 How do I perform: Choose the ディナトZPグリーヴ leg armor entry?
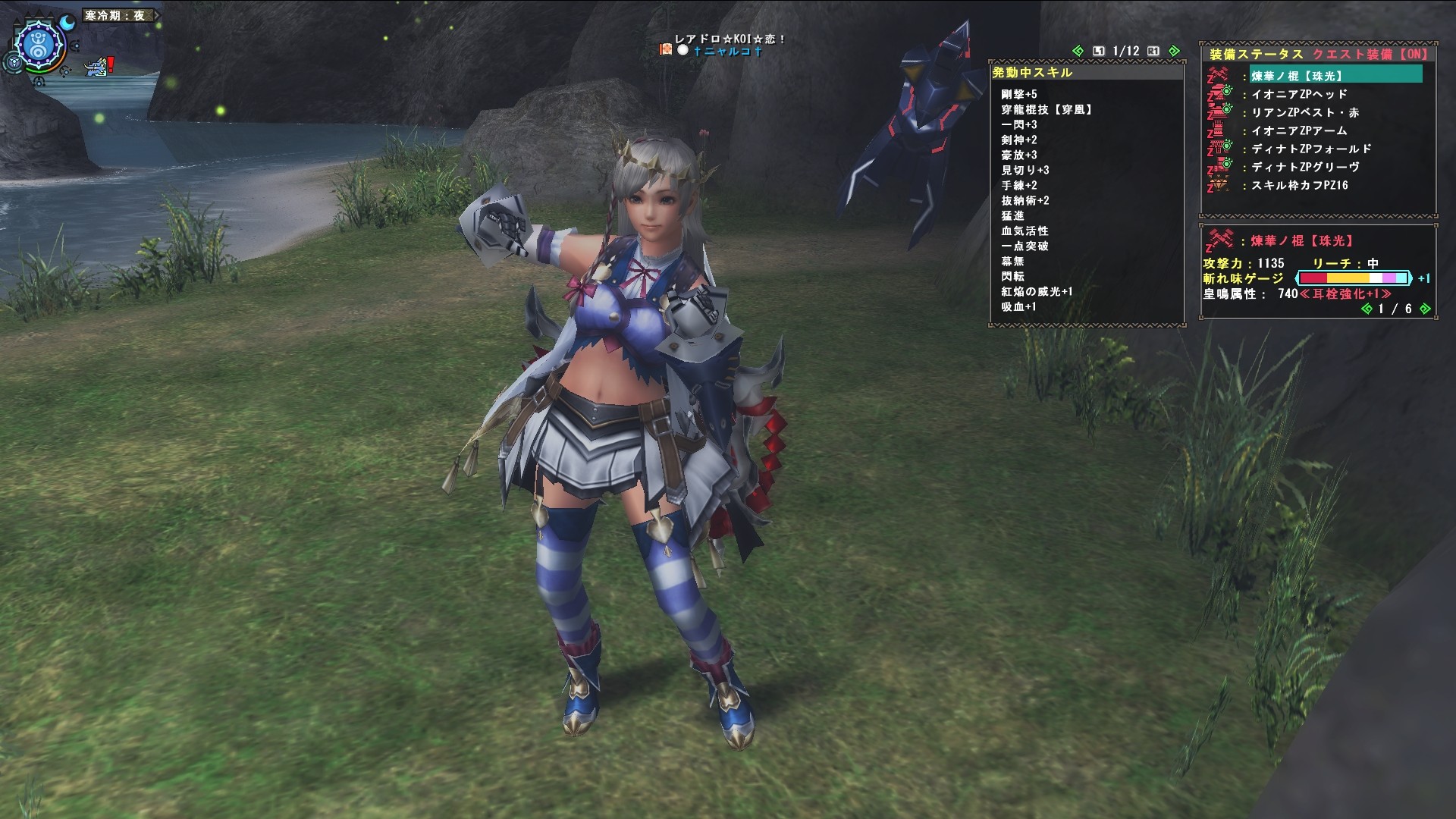1305,167
